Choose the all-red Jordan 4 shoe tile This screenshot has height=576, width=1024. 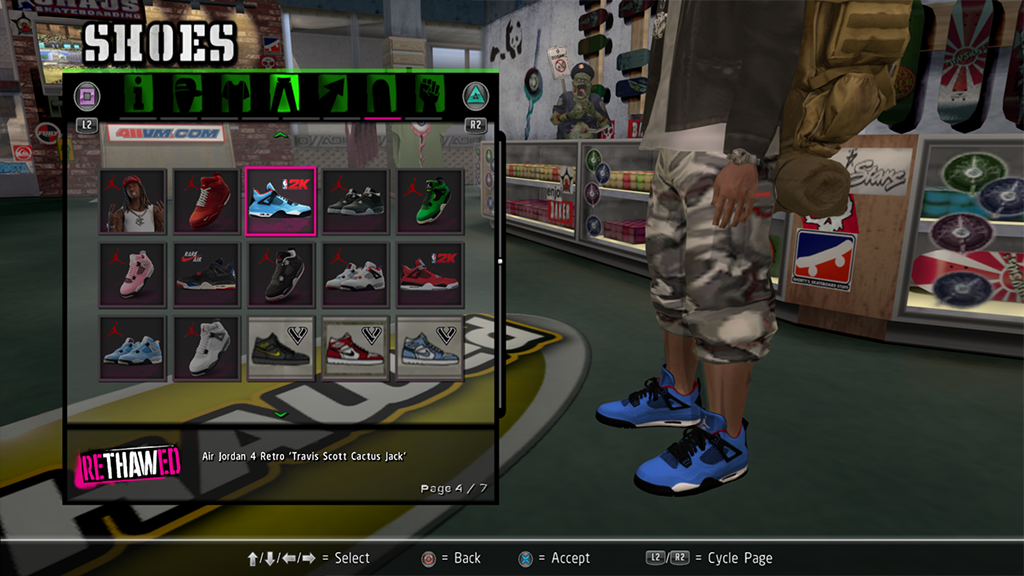206,201
